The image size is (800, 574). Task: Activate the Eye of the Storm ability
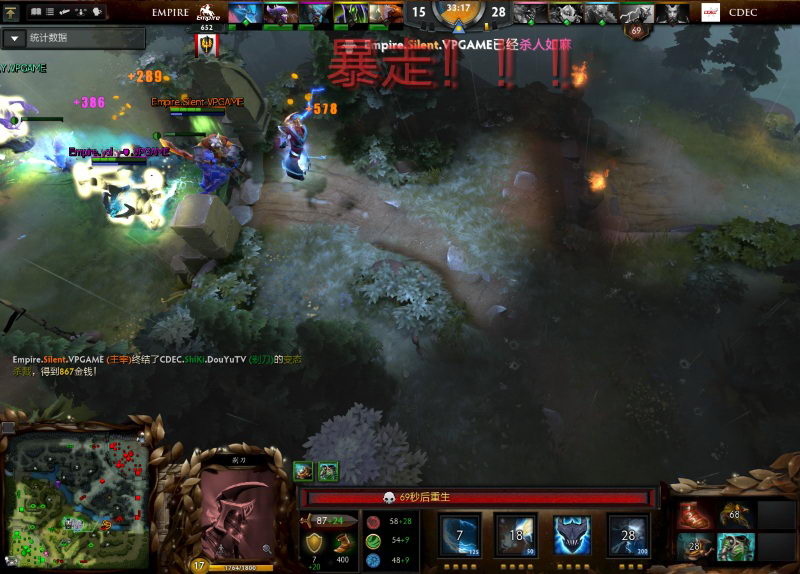point(628,535)
